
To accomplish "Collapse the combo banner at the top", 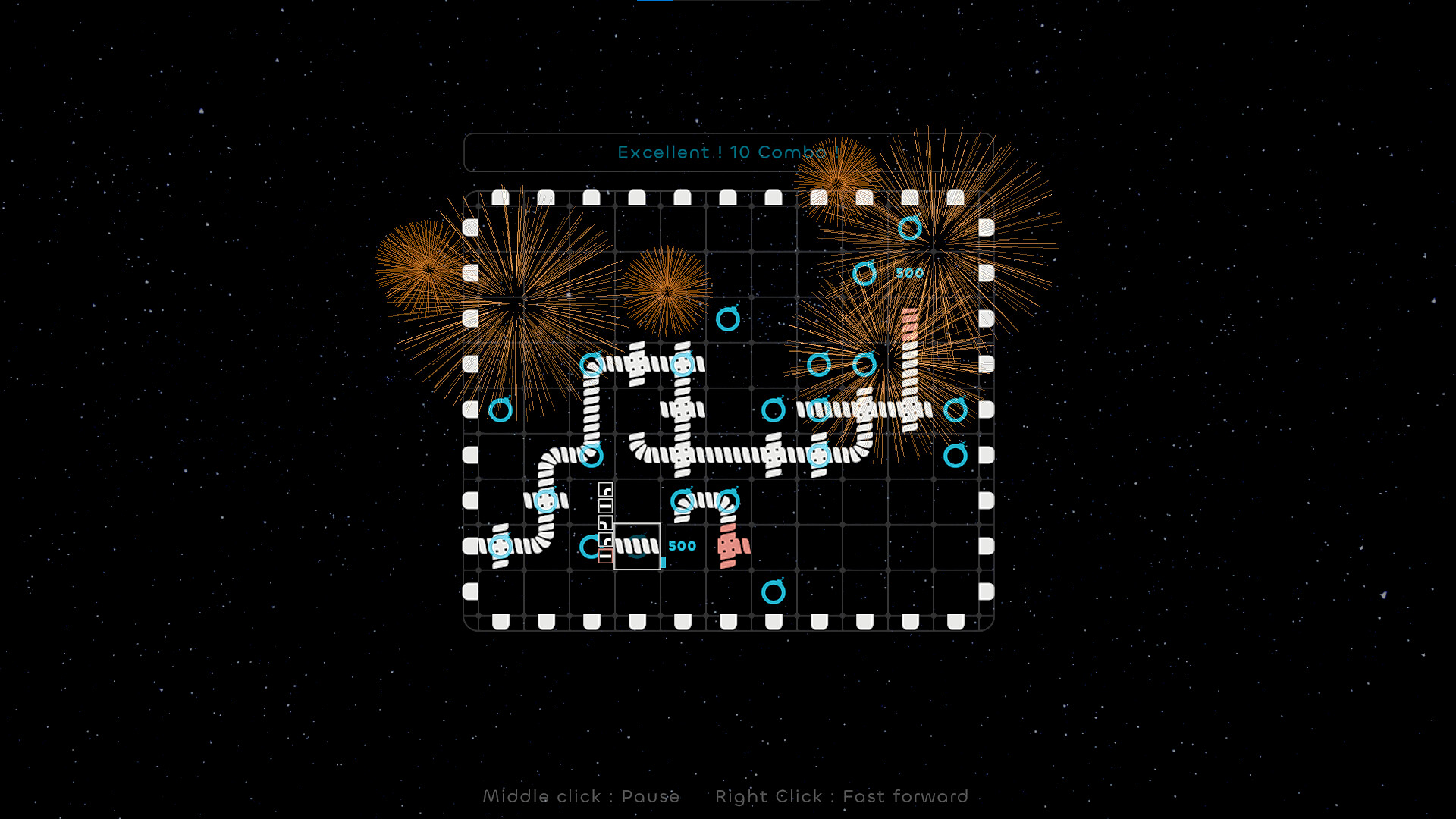I will coord(728,152).
